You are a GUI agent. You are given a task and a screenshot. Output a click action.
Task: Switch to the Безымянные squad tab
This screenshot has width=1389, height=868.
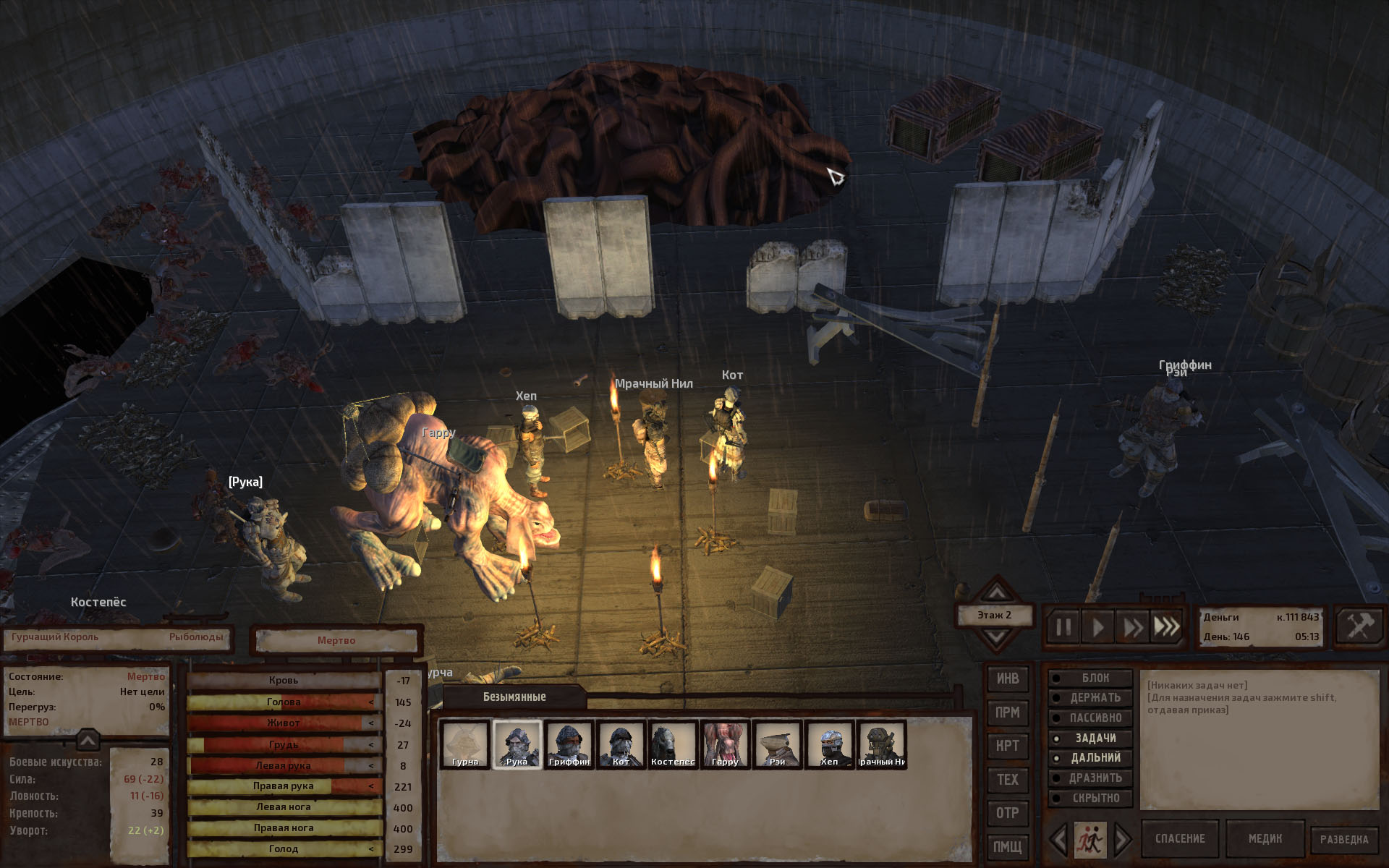[x=514, y=697]
